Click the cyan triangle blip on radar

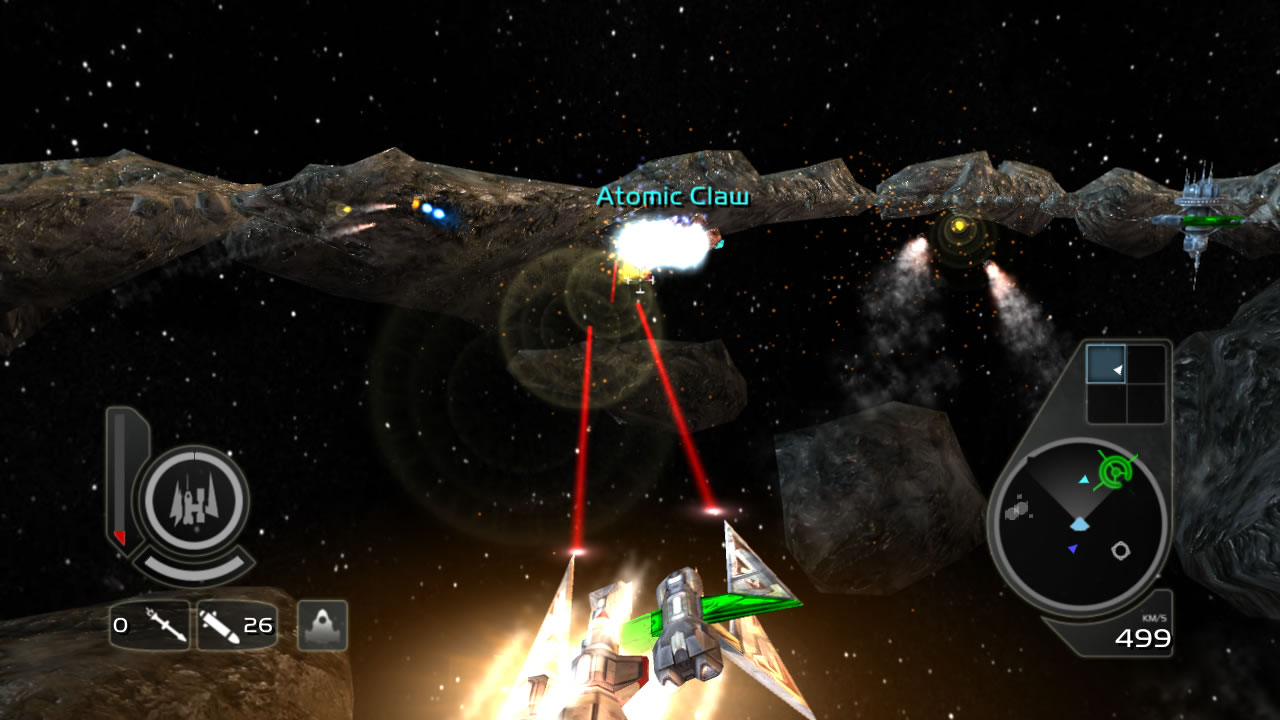pyautogui.click(x=1084, y=480)
